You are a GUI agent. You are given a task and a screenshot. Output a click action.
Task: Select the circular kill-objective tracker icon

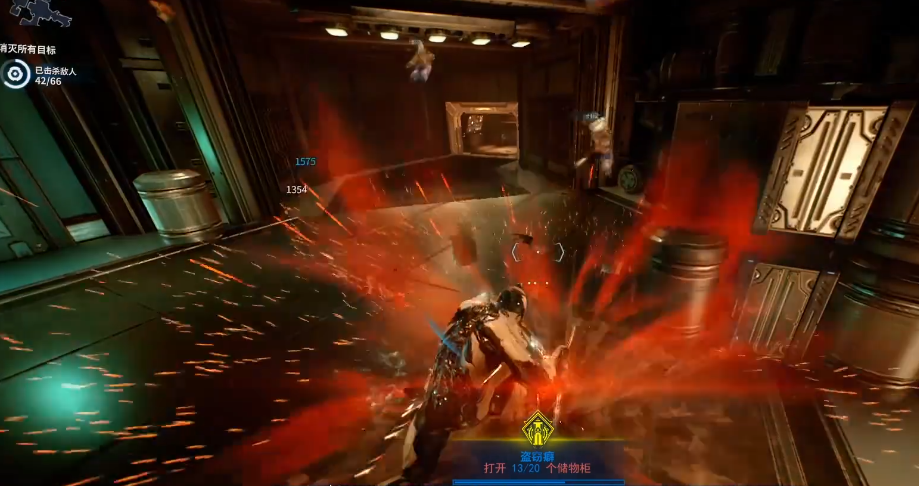pyautogui.click(x=16, y=73)
